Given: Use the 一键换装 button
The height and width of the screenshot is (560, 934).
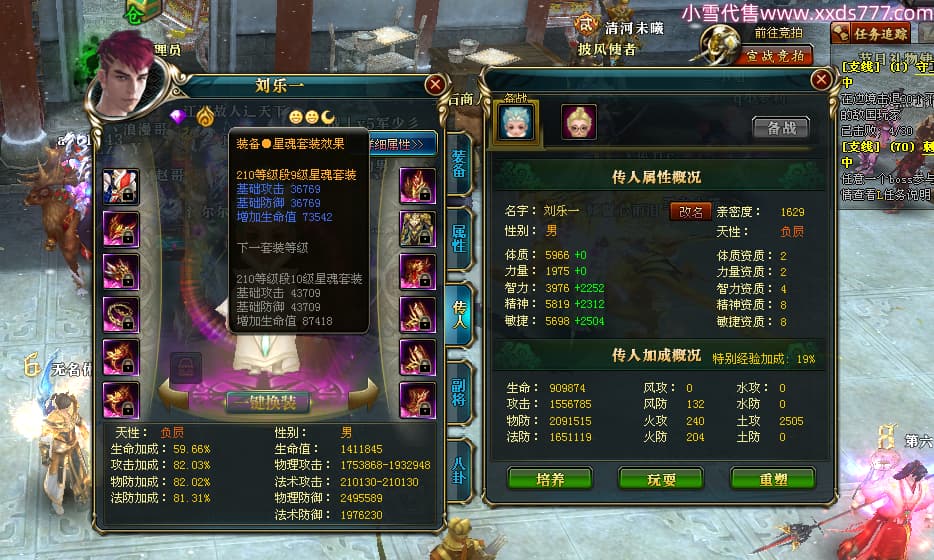Looking at the screenshot, I should point(267,402).
